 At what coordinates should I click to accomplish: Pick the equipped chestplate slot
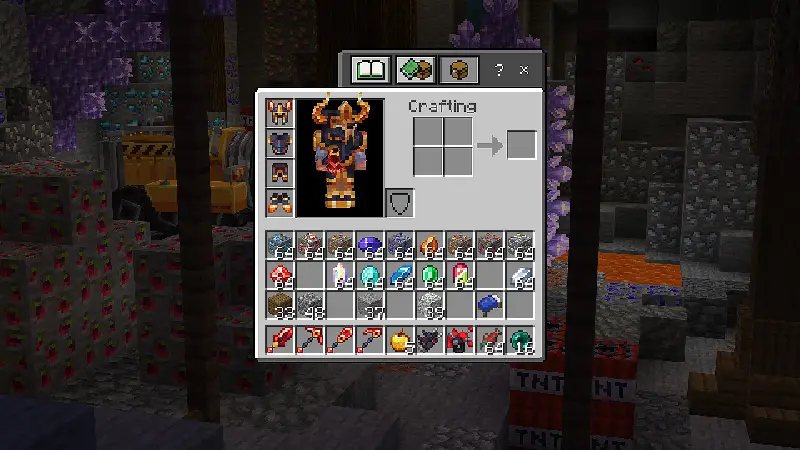point(278,143)
